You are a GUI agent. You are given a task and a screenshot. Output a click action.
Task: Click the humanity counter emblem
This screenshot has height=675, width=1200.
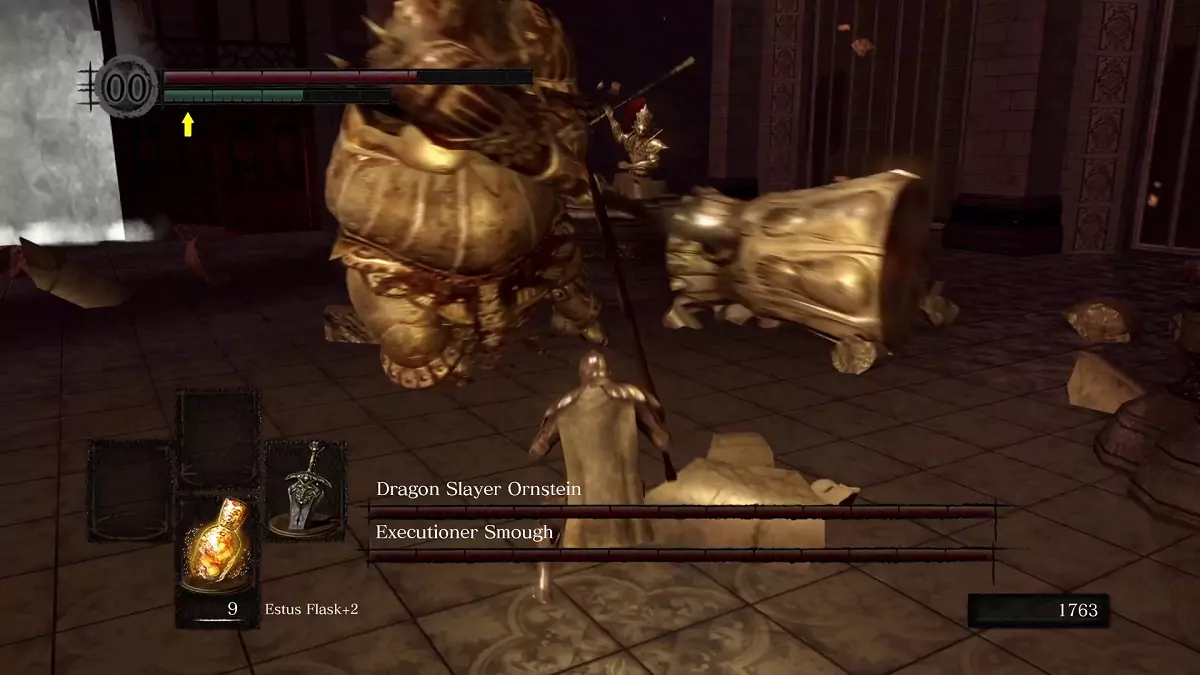click(126, 87)
